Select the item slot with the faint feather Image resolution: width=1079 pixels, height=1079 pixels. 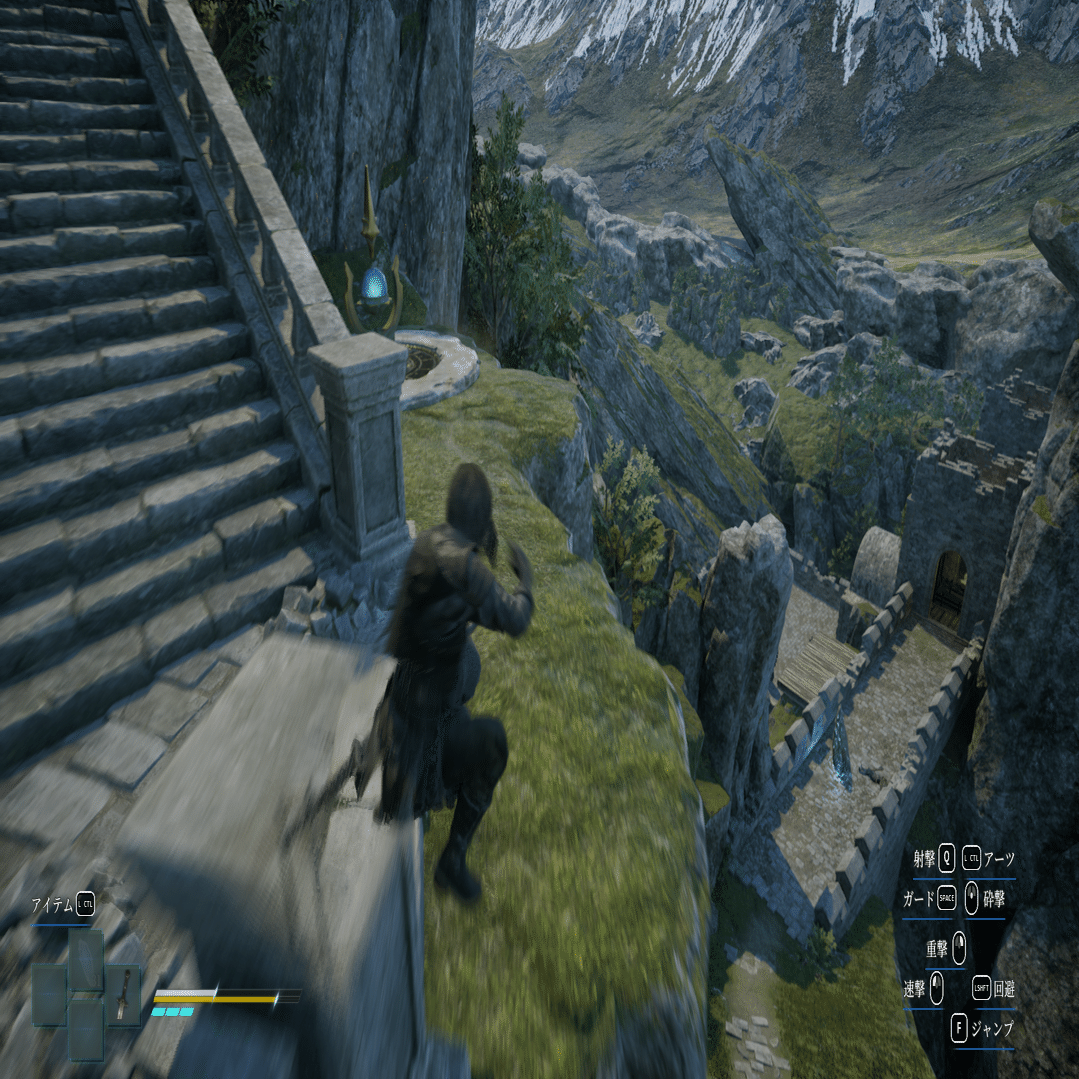click(x=86, y=960)
